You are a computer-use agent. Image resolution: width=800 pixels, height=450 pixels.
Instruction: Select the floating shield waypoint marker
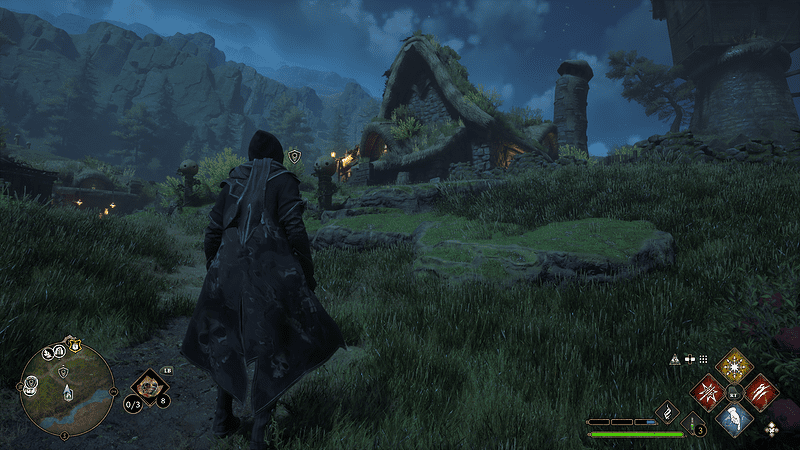294,156
